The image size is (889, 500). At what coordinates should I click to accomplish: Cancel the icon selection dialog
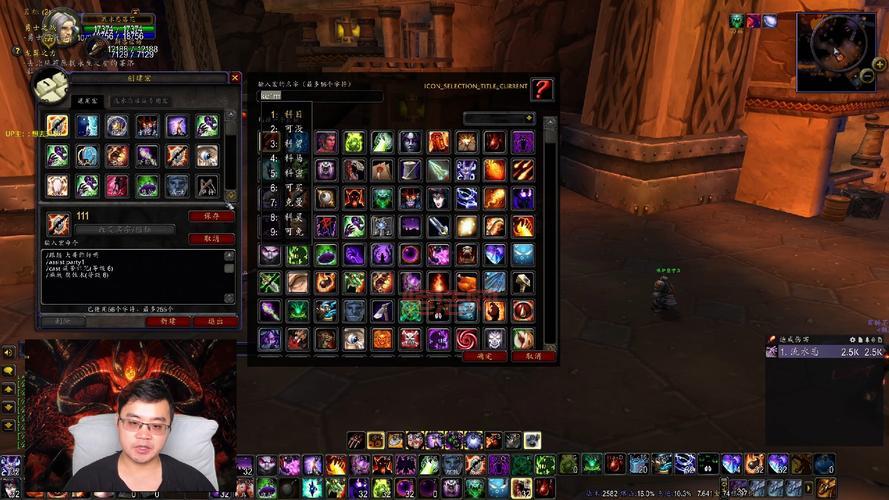point(533,356)
